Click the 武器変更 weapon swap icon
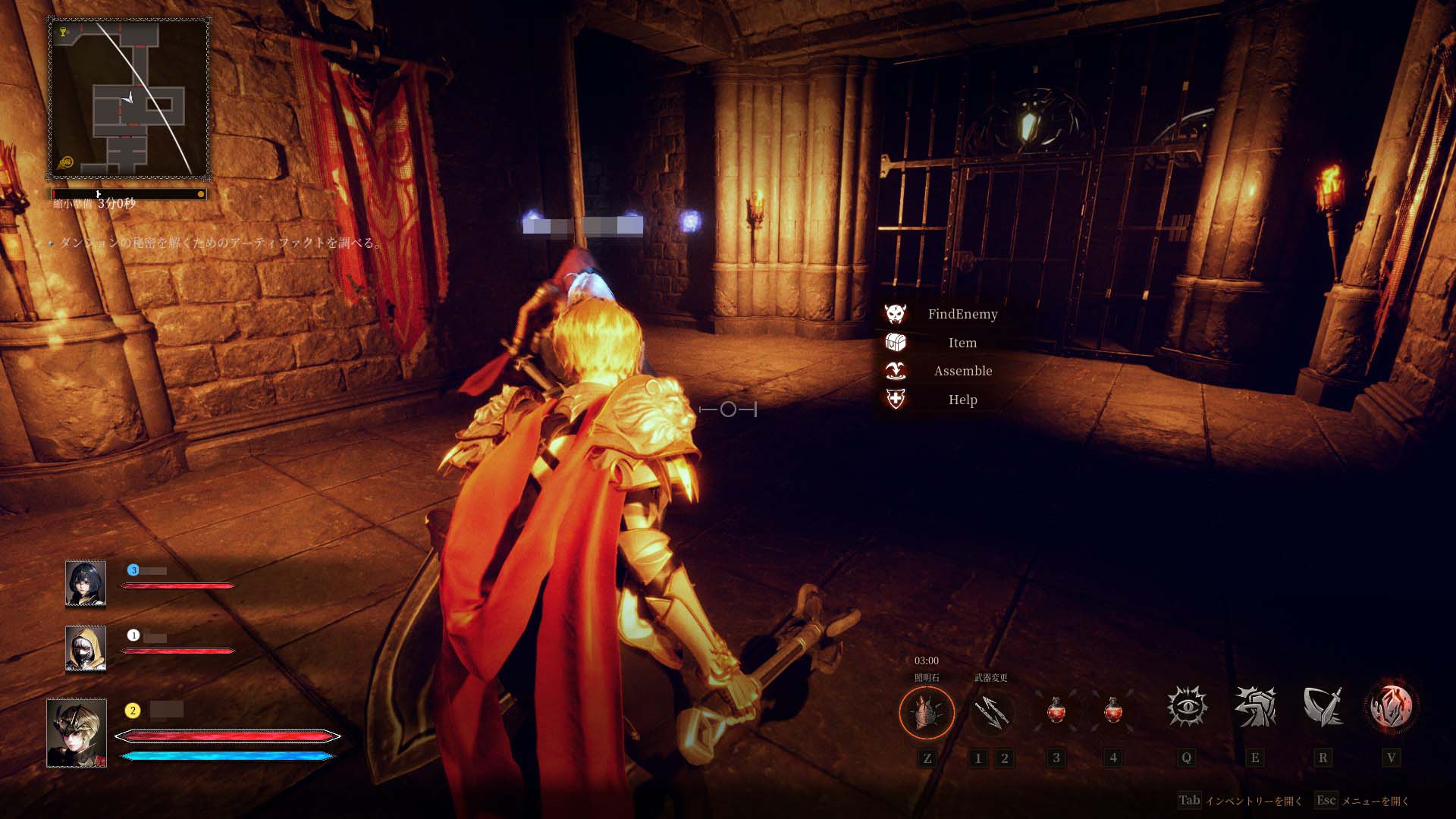The image size is (1456, 819). (x=990, y=712)
